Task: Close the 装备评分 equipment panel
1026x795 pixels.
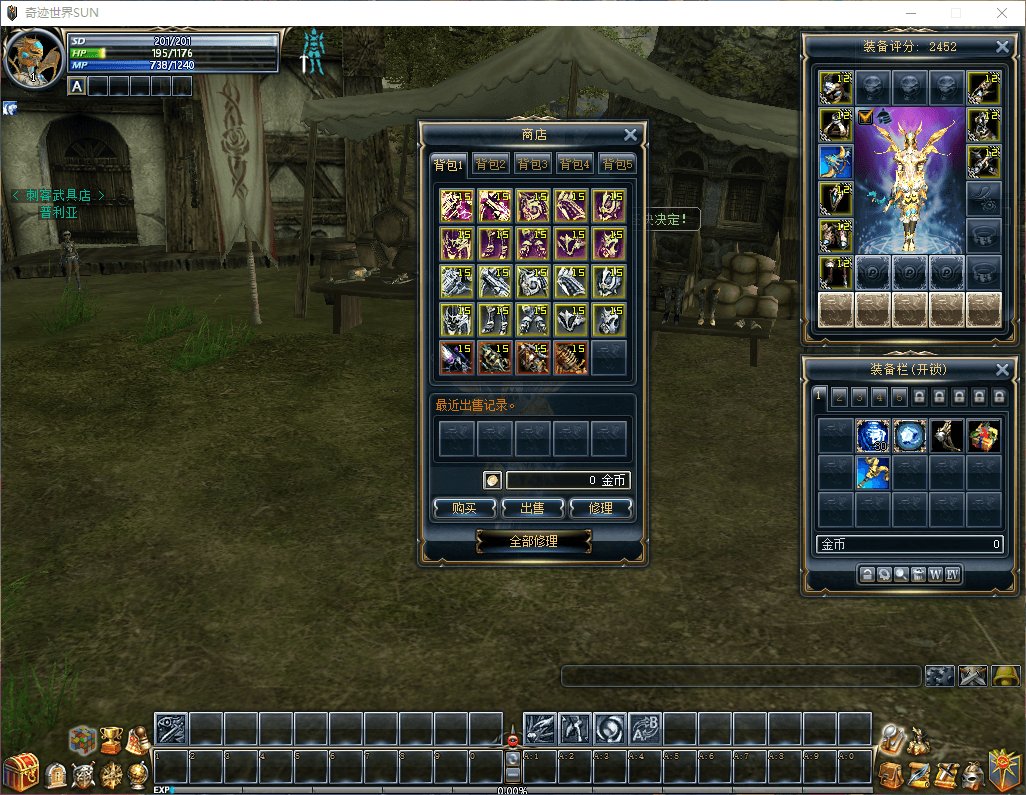Action: pyautogui.click(x=1003, y=47)
